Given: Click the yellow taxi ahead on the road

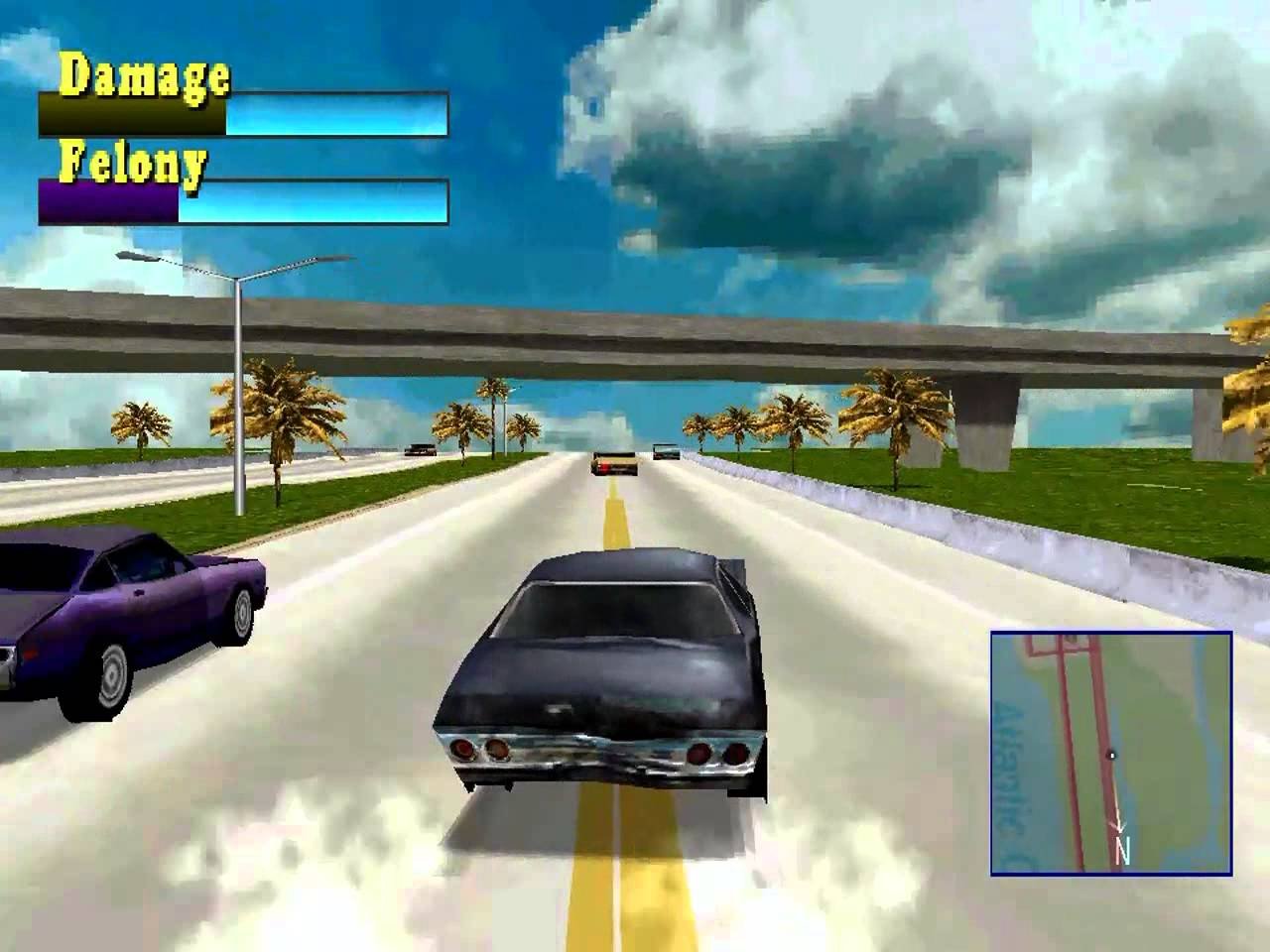Looking at the screenshot, I should coord(613,464).
